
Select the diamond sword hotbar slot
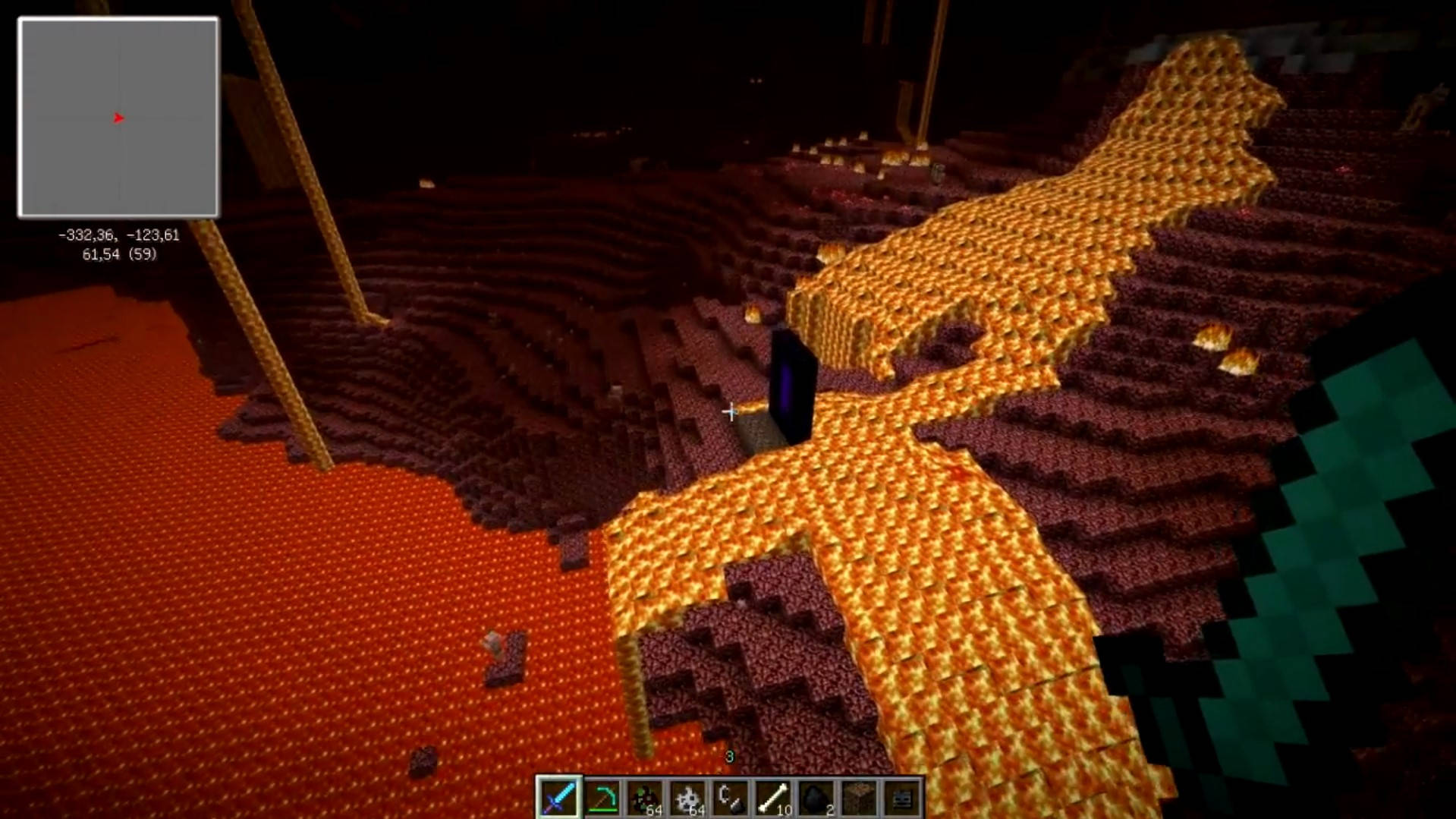[x=559, y=798]
